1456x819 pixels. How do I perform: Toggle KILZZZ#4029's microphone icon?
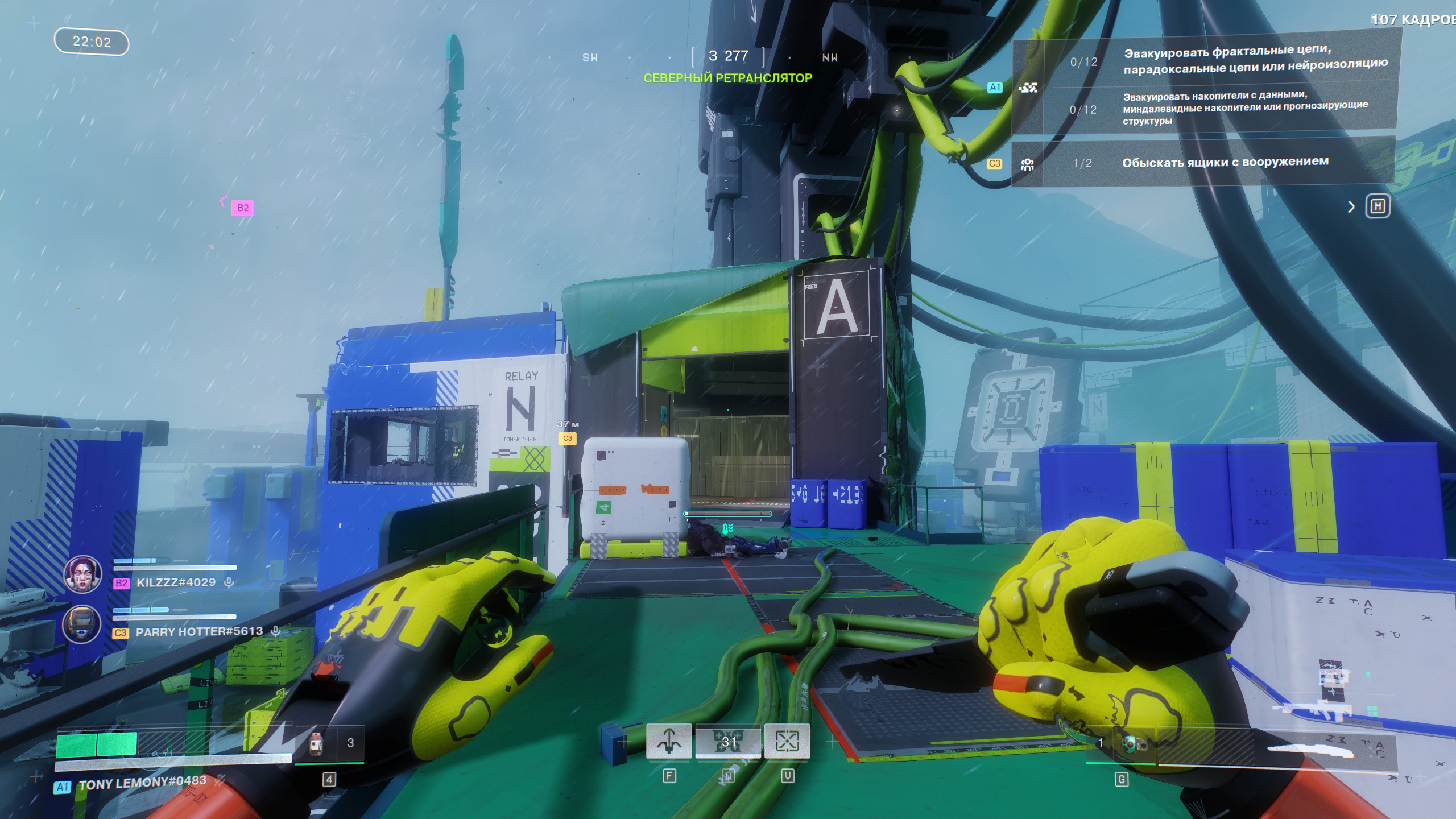tap(229, 582)
